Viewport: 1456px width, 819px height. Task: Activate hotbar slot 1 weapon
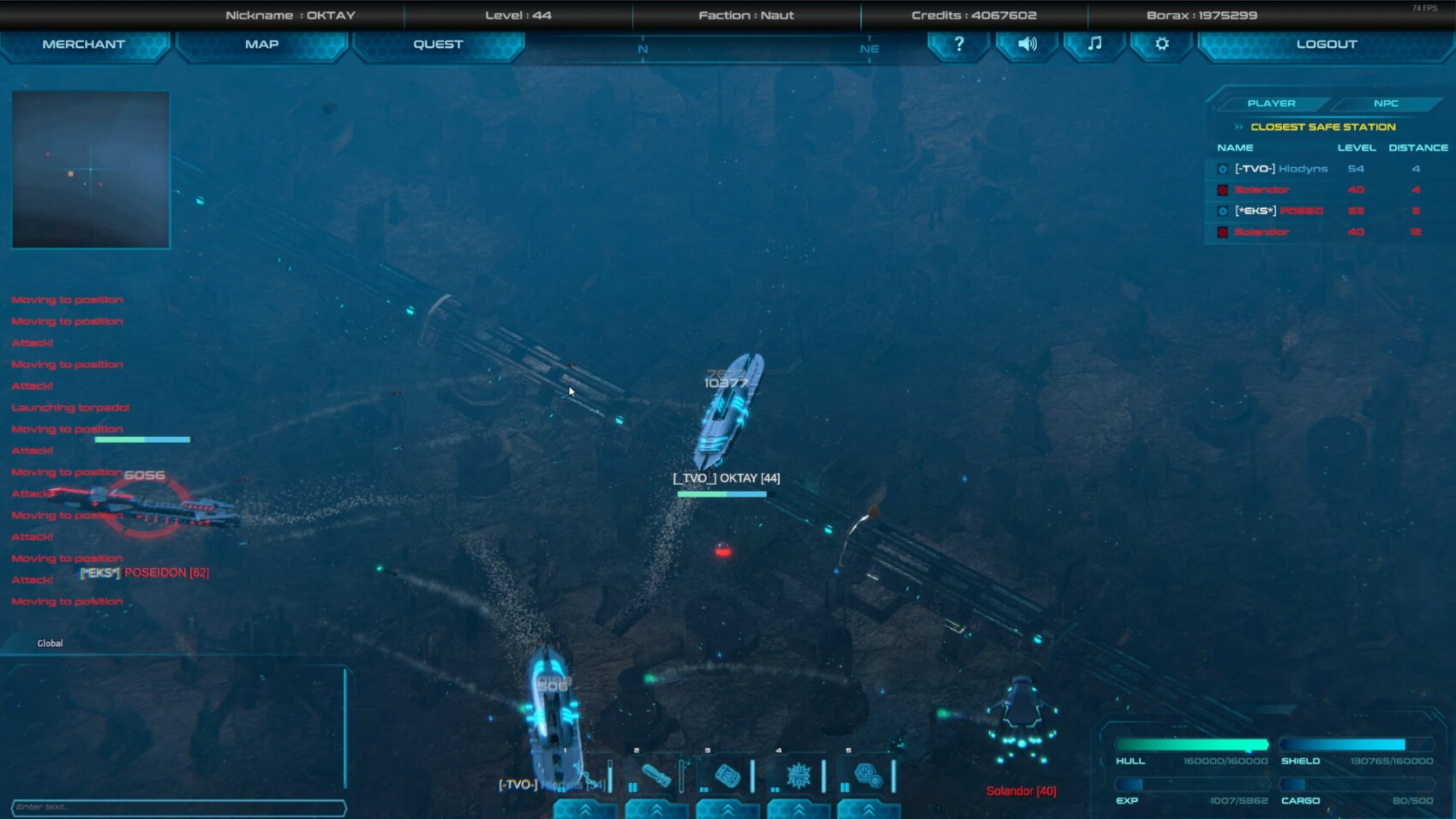point(584,775)
